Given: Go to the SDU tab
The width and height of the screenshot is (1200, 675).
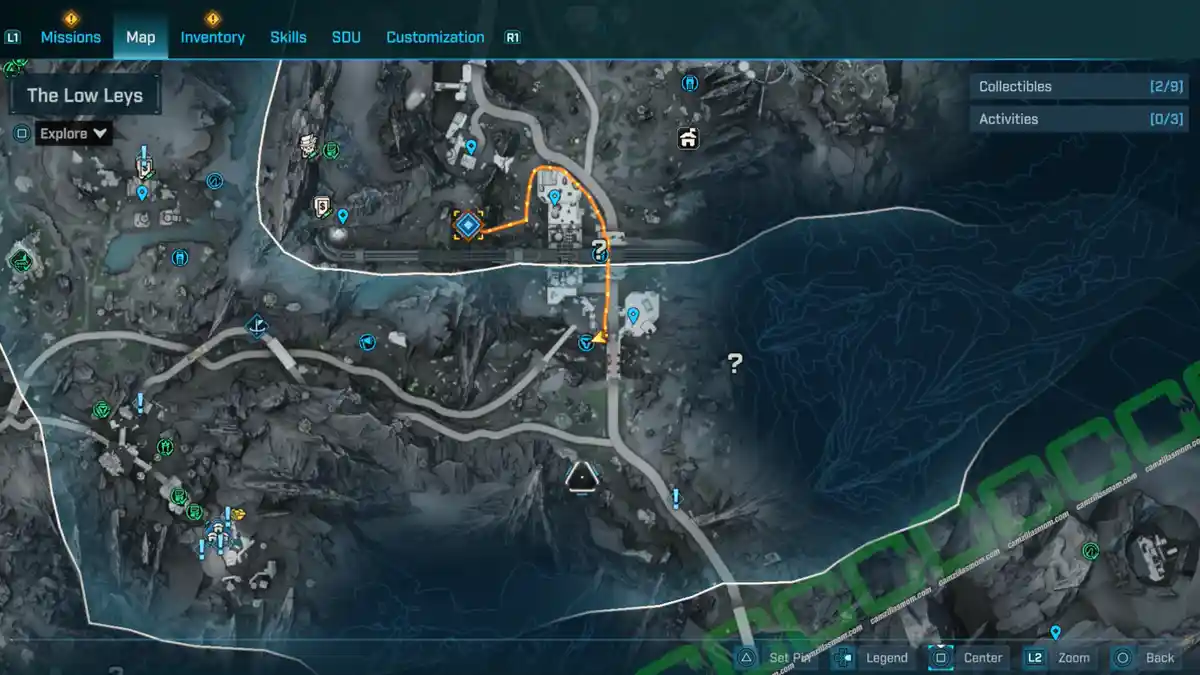Looking at the screenshot, I should [x=346, y=37].
